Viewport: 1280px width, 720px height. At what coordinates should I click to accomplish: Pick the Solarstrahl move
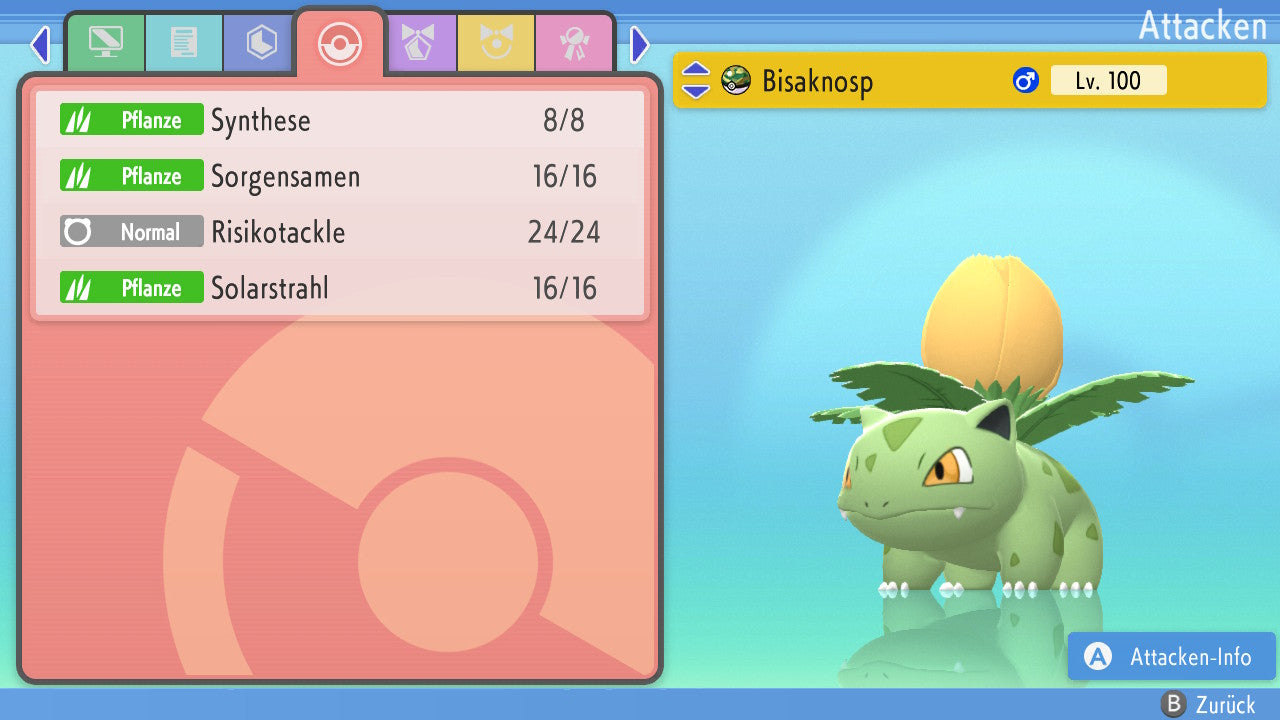coord(340,289)
